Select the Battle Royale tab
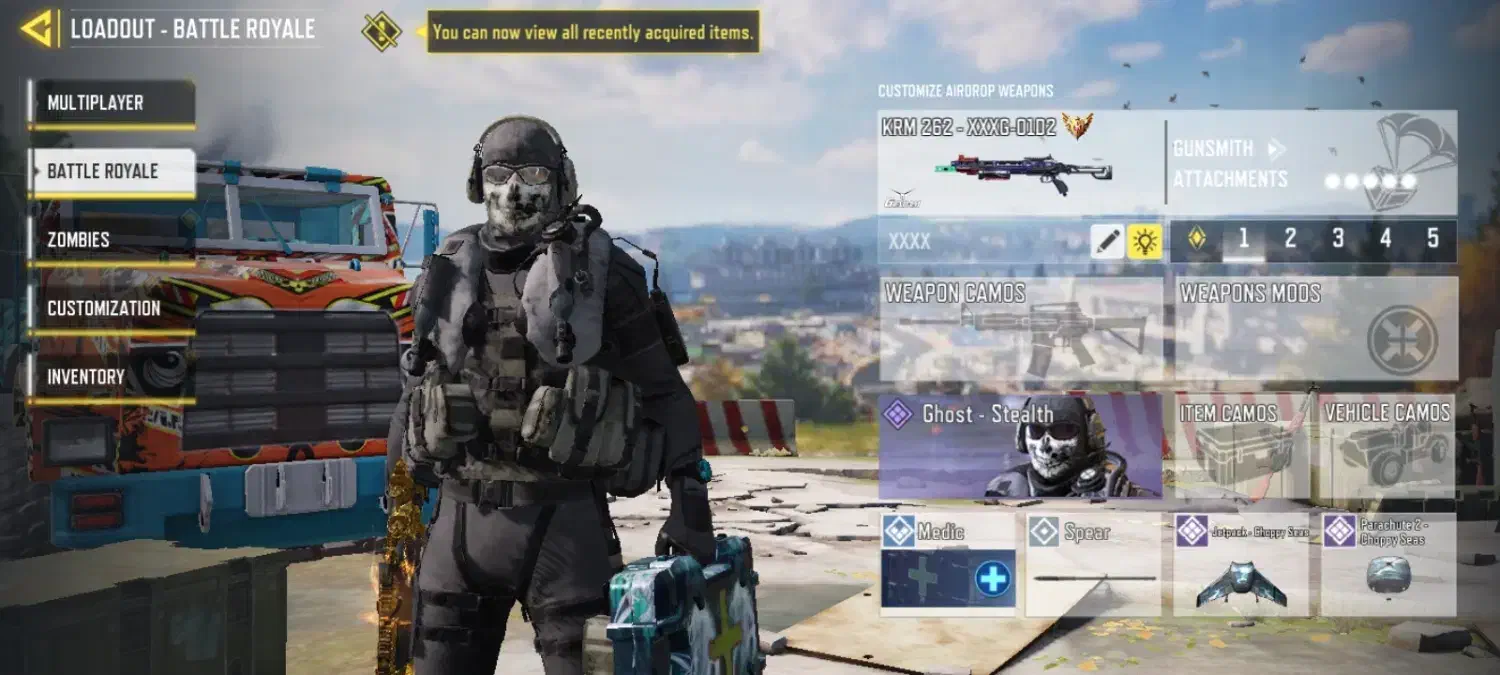 pyautogui.click(x=112, y=172)
